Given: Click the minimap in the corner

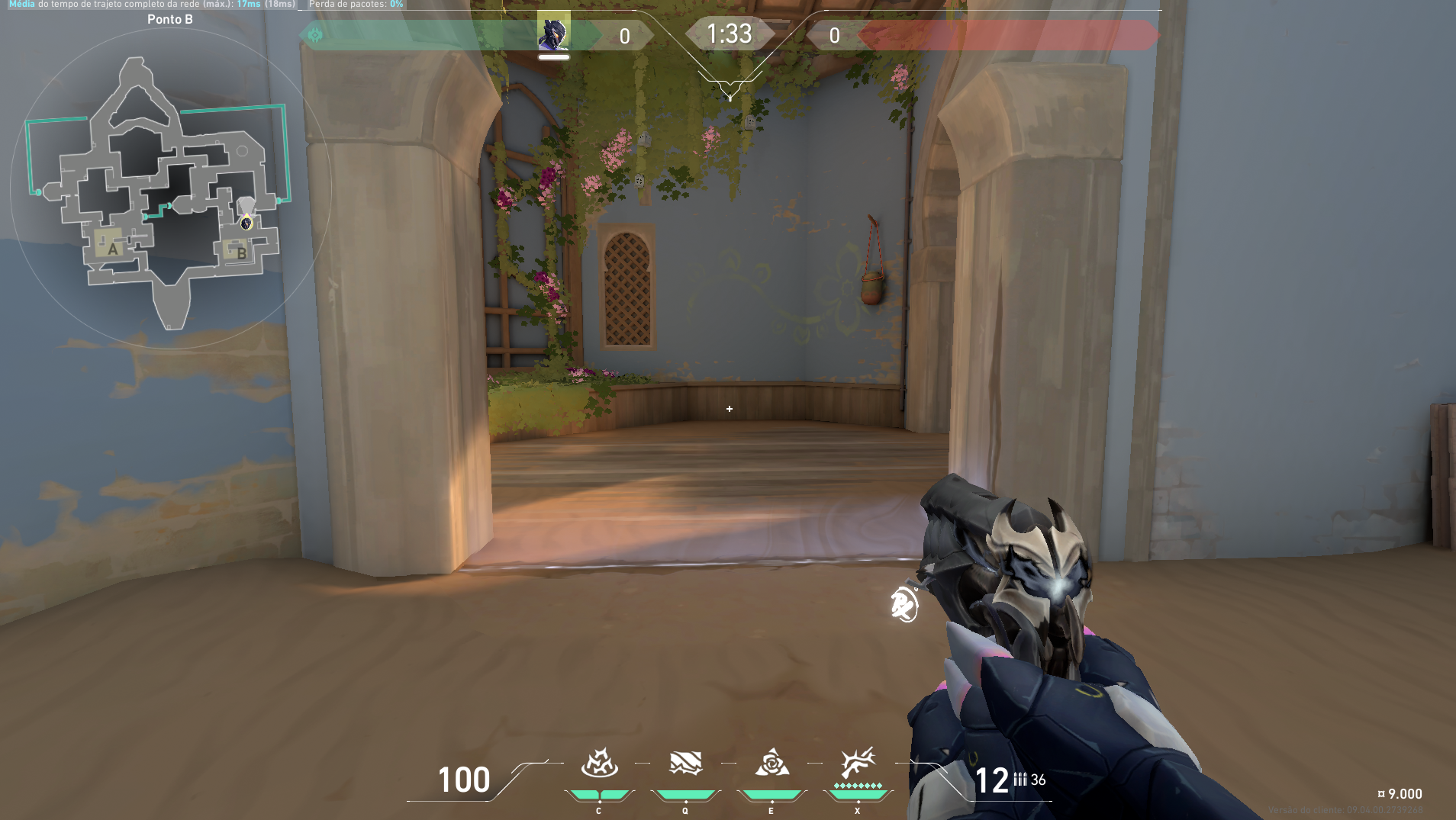Looking at the screenshot, I should 169,188.
